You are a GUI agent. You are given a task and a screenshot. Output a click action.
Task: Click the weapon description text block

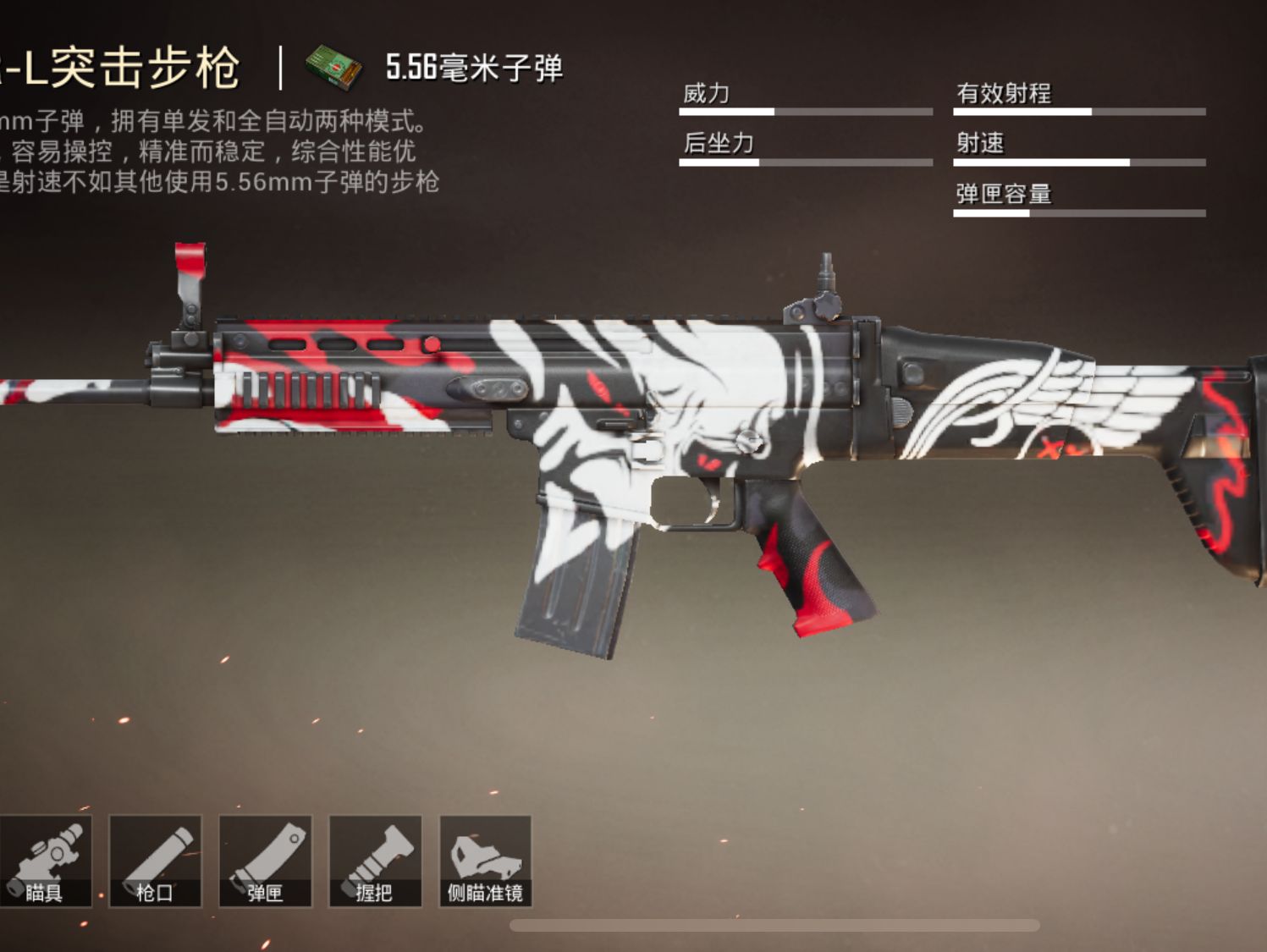pos(220,148)
